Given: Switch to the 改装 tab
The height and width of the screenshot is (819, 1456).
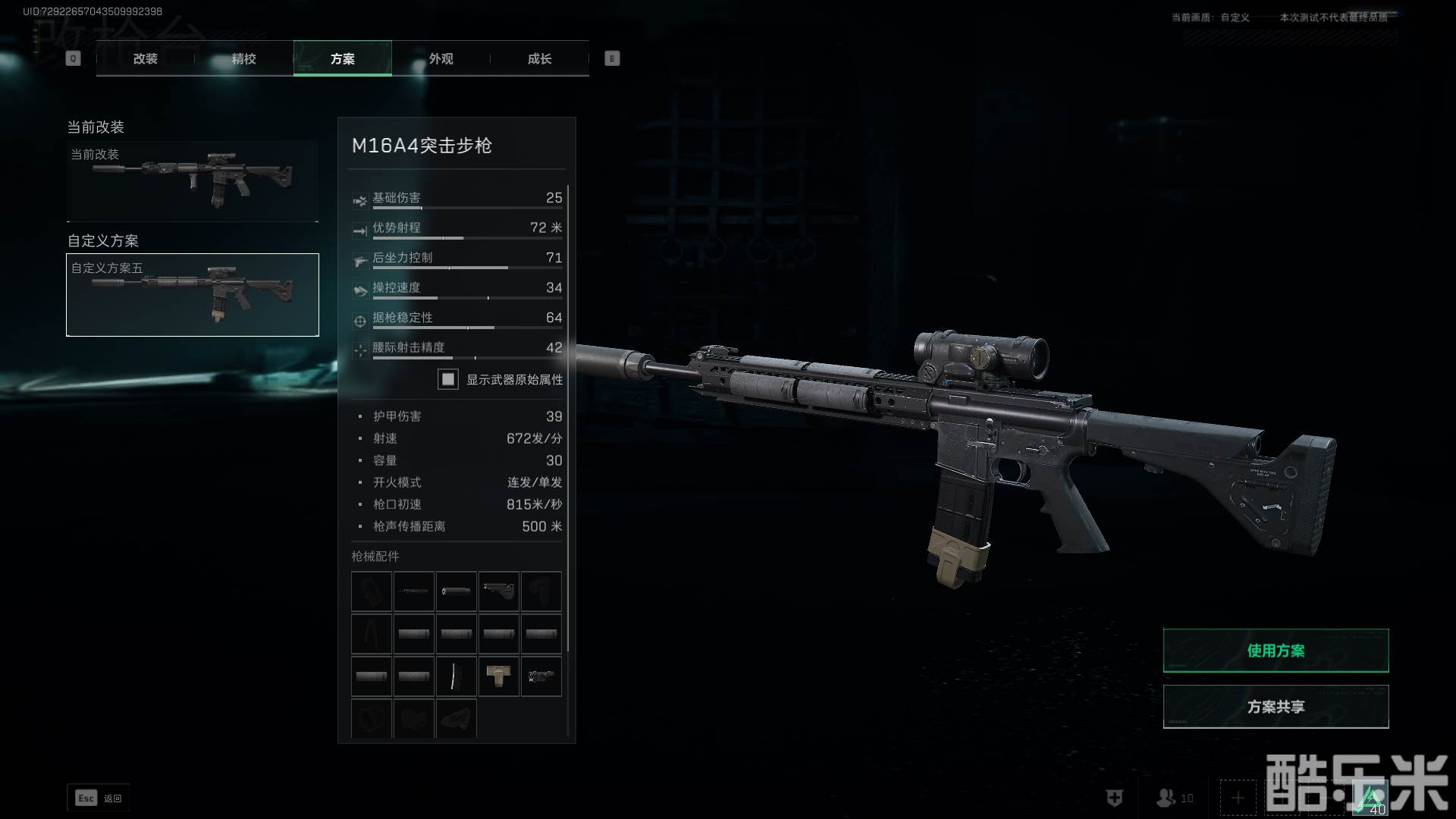Looking at the screenshot, I should pyautogui.click(x=145, y=58).
